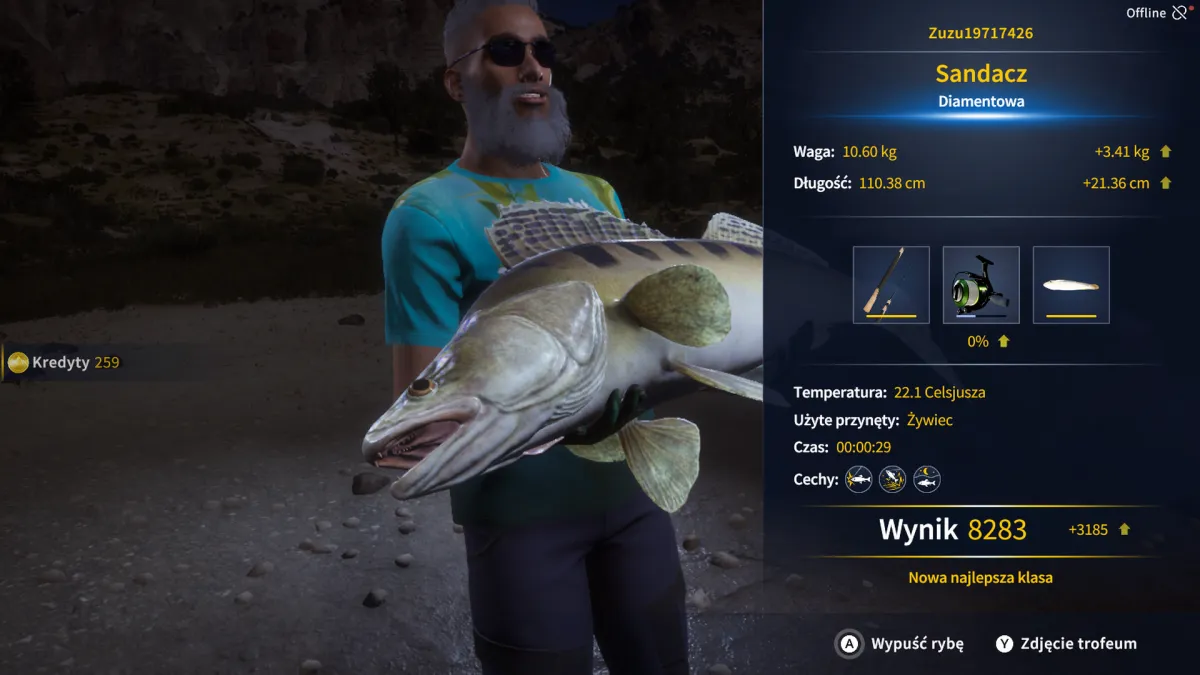This screenshot has width=1200, height=675.
Task: Choose Wypuść rybę to release the fish
Action: [900, 644]
